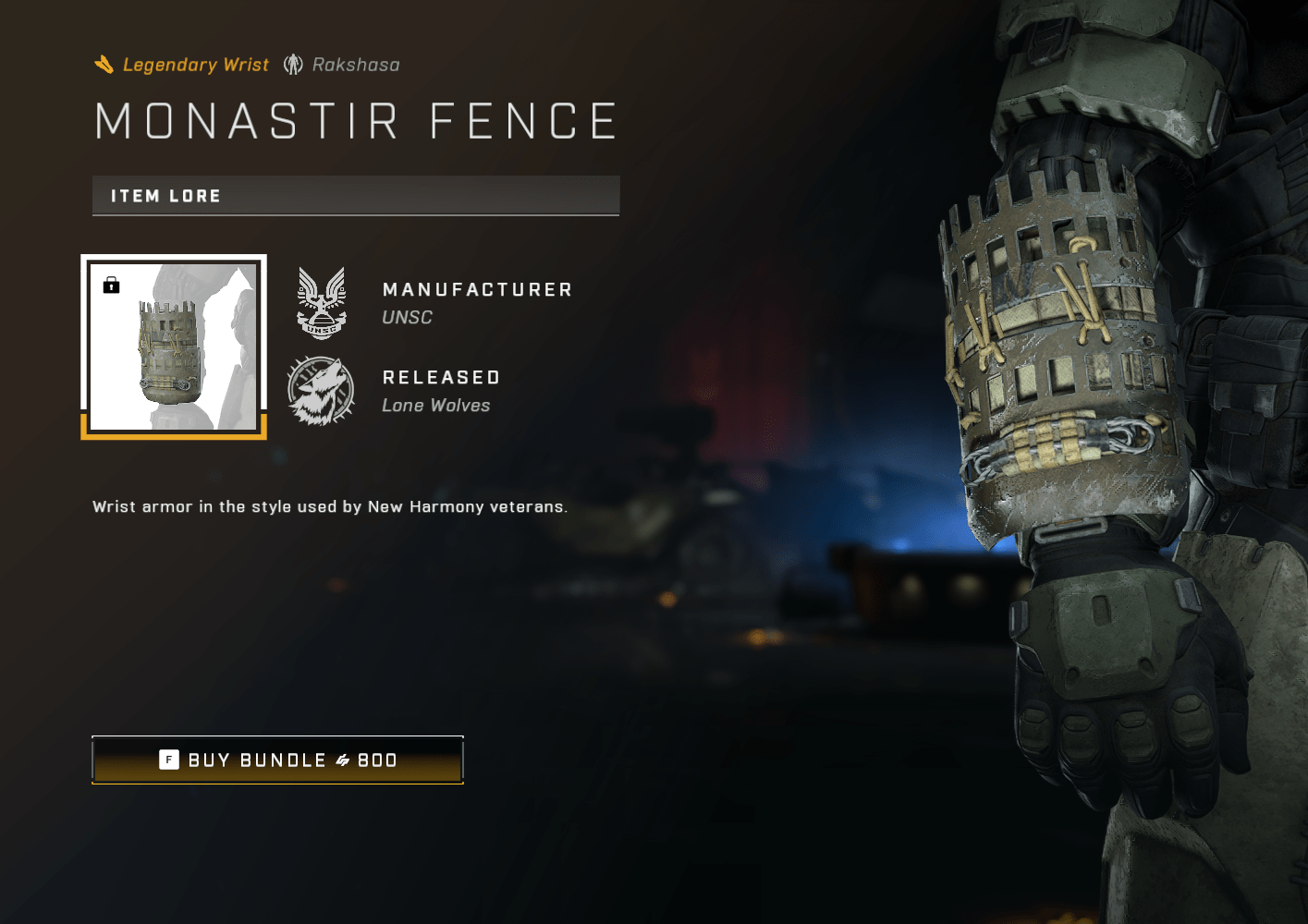Select the locked Monastir Fence wrist thumbnail
Viewport: 1308px width, 924px height.
[x=174, y=346]
